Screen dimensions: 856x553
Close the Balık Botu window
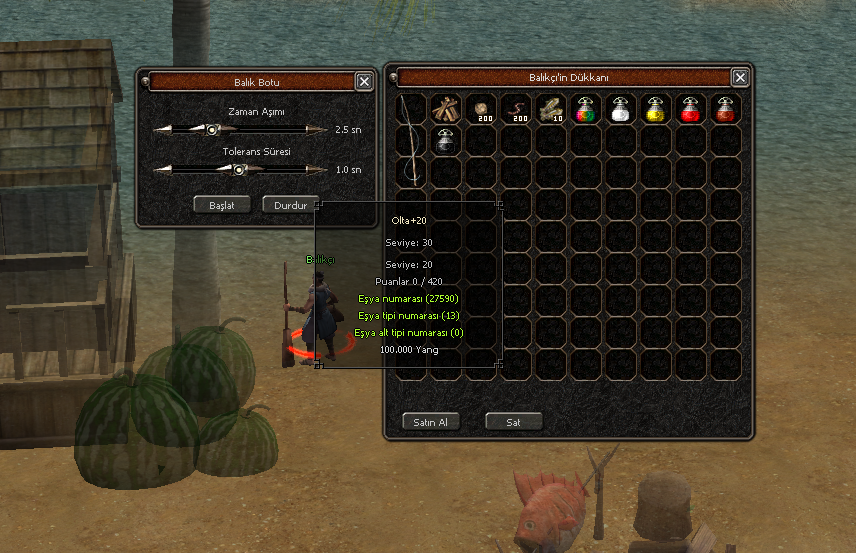[x=364, y=82]
